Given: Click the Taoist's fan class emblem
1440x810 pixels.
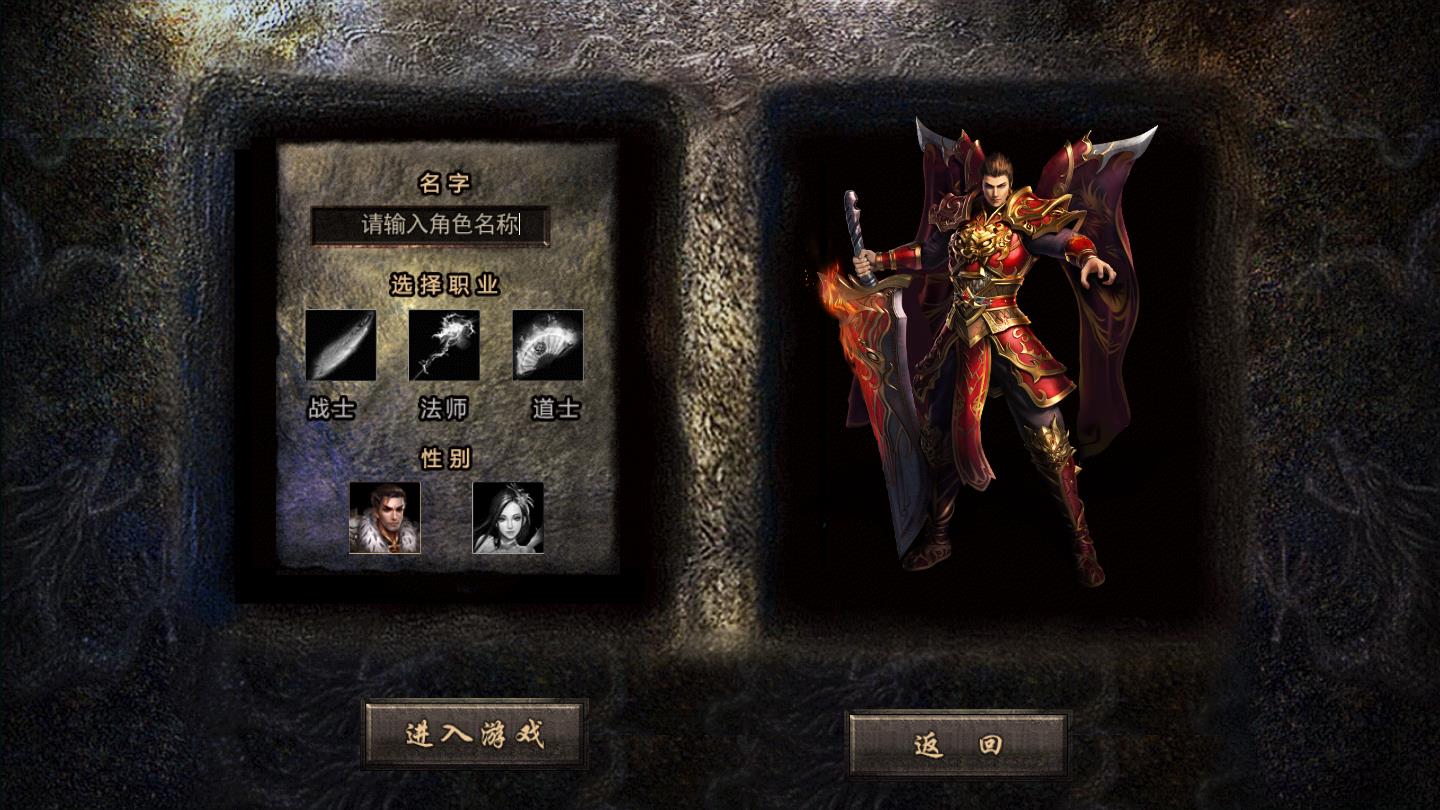Looking at the screenshot, I should pos(547,345).
